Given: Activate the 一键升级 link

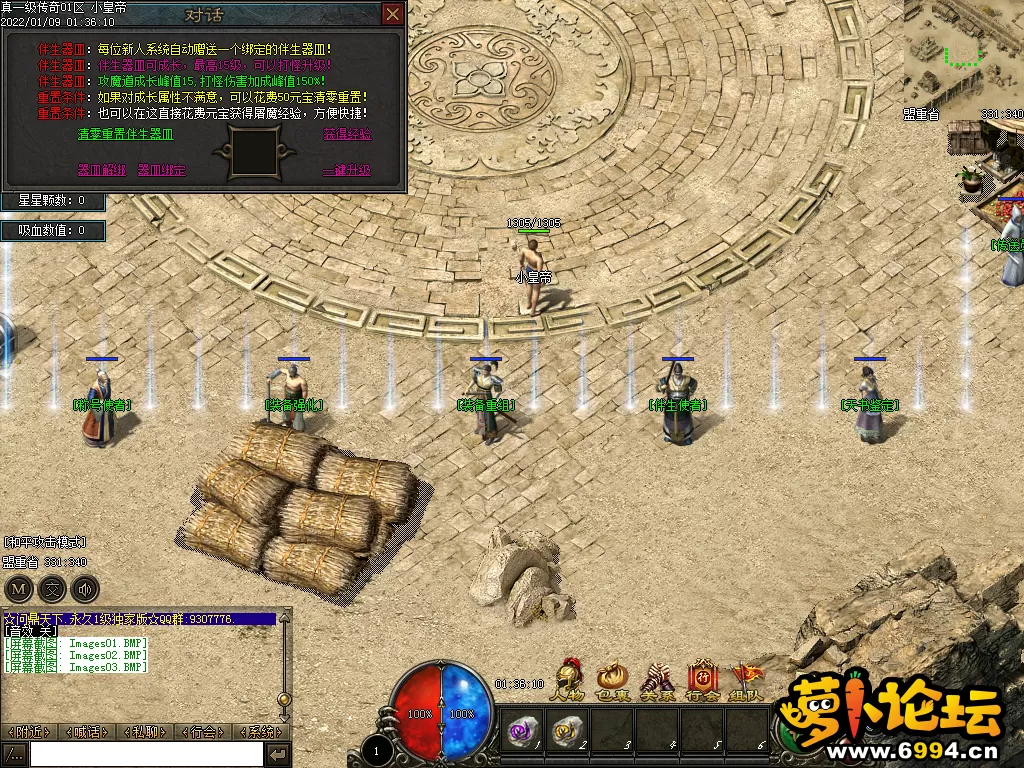Looking at the screenshot, I should tap(346, 170).
